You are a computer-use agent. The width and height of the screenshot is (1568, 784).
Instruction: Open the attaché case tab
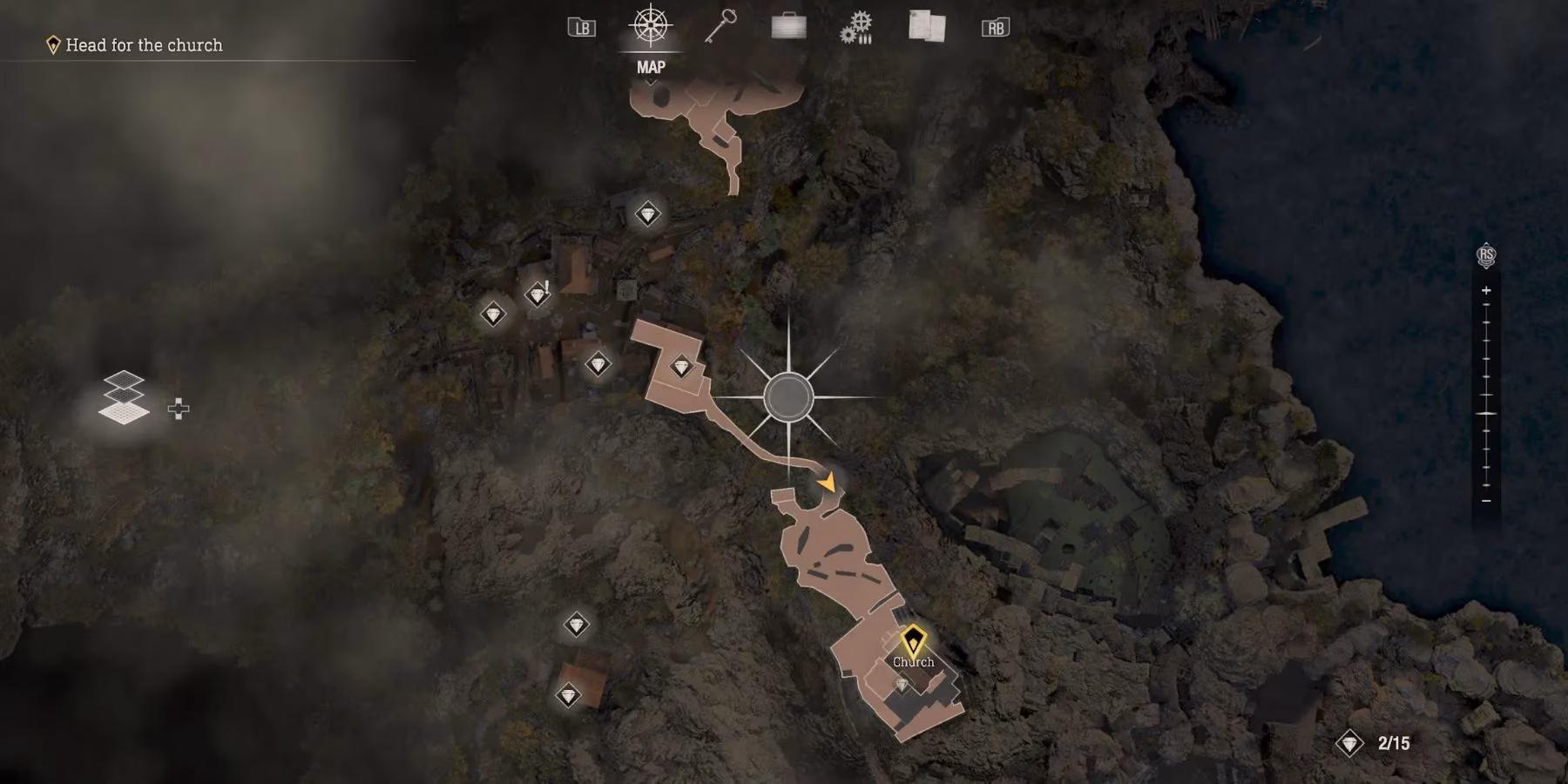click(788, 27)
